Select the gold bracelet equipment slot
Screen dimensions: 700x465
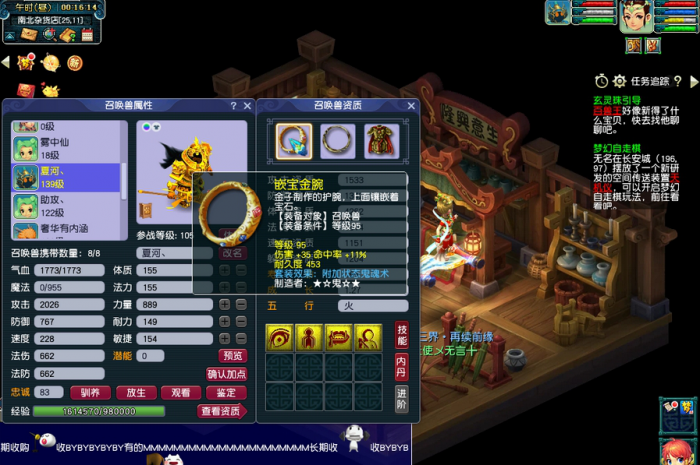click(294, 139)
